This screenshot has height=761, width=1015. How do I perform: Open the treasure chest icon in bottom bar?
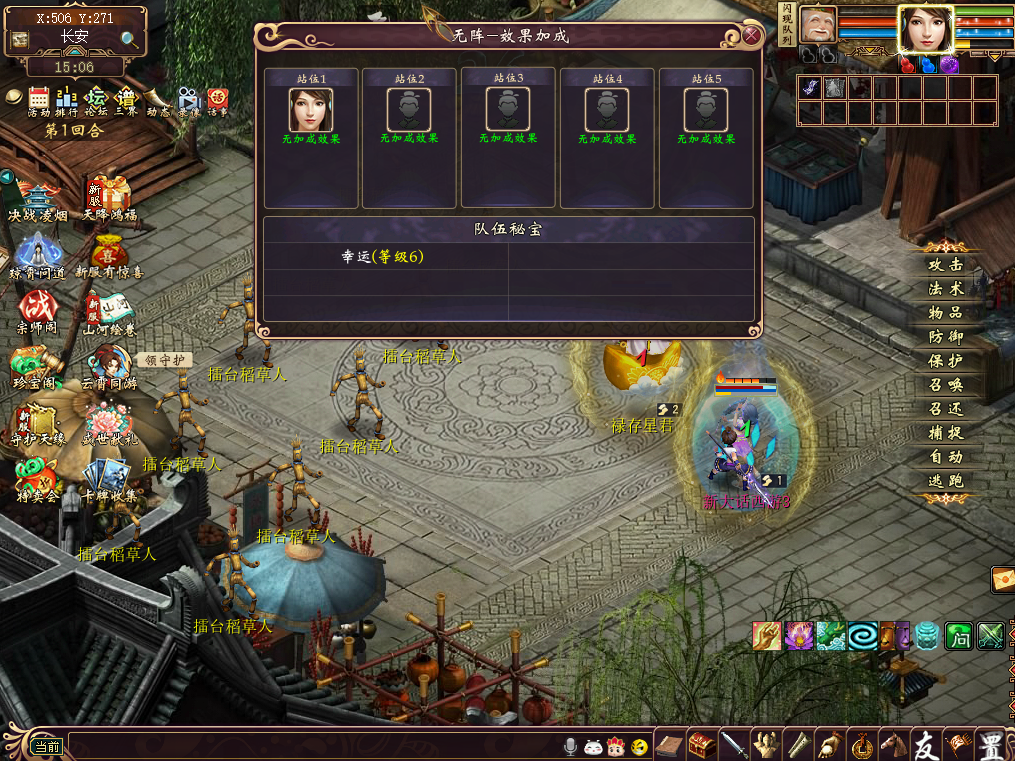pos(702,745)
